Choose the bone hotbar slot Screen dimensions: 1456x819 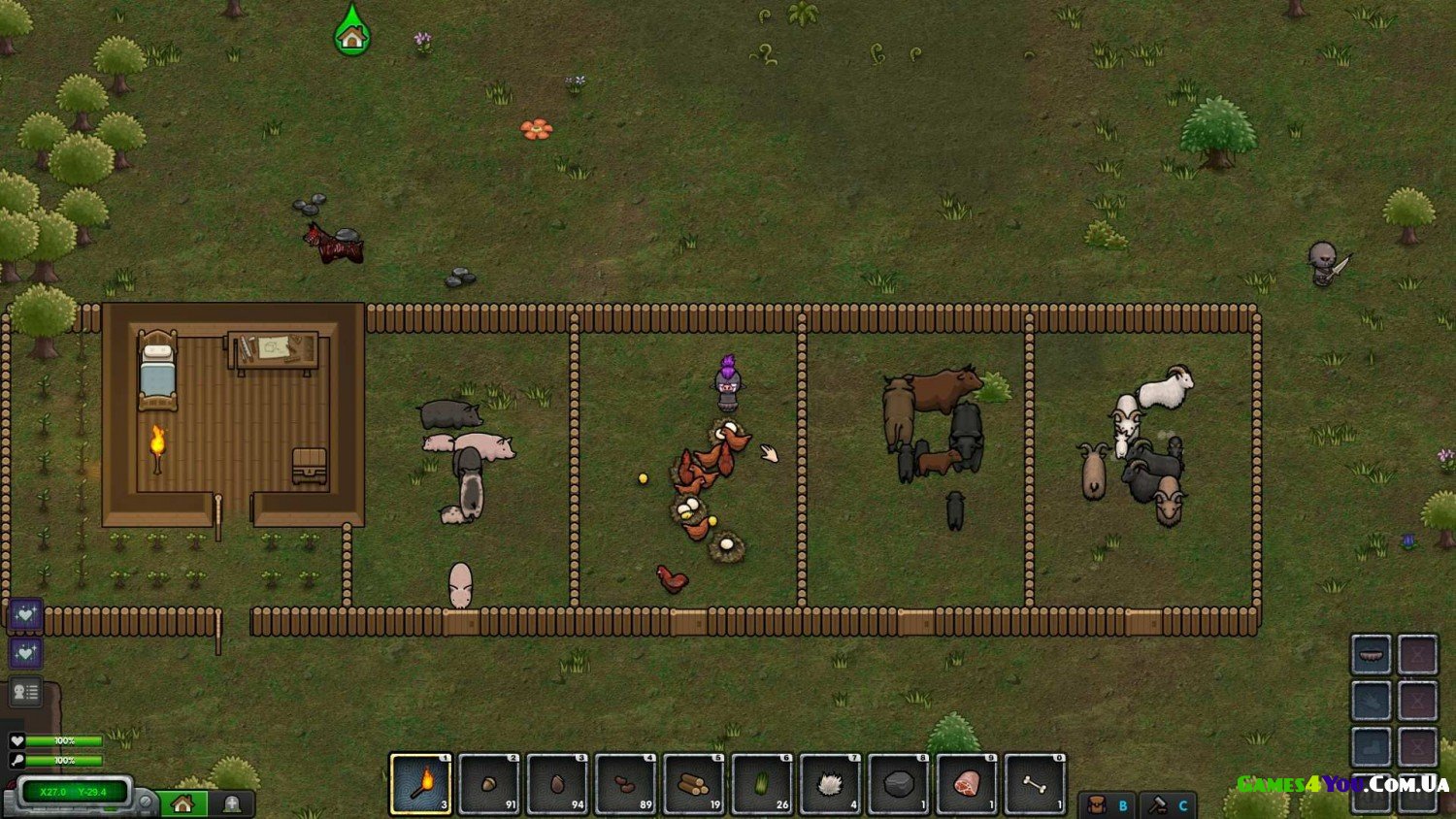pyautogui.click(x=1035, y=783)
